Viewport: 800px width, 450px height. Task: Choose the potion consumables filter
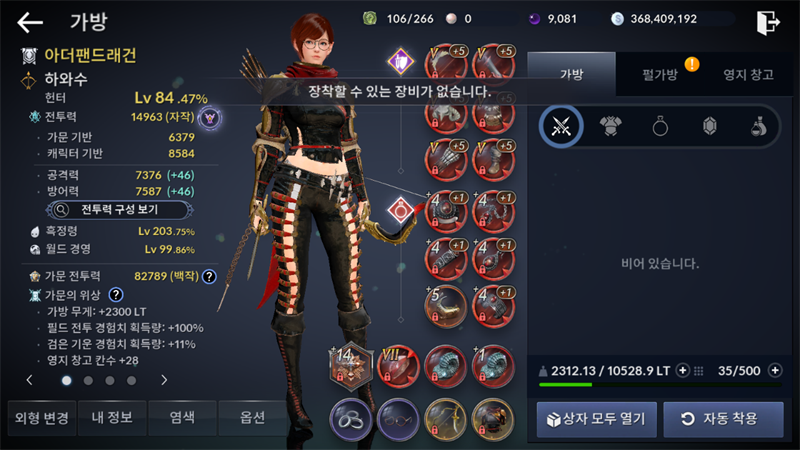coord(758,126)
